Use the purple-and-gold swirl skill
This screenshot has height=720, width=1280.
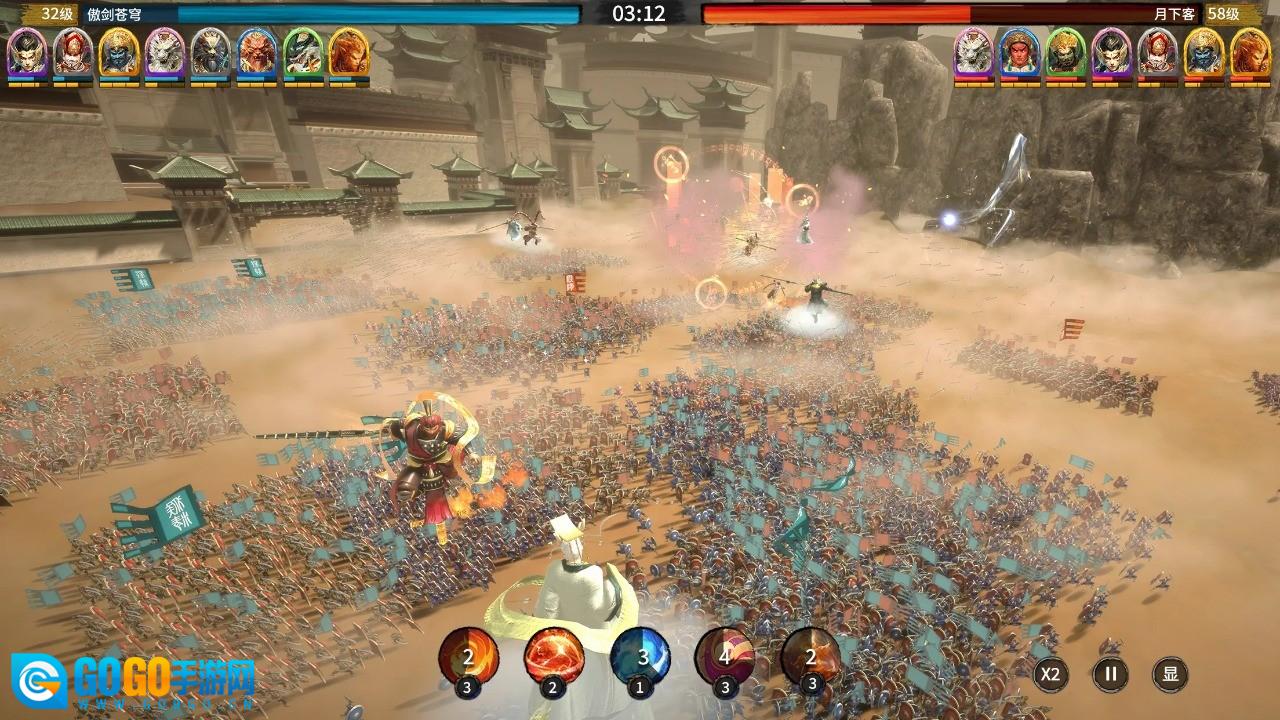[725, 657]
